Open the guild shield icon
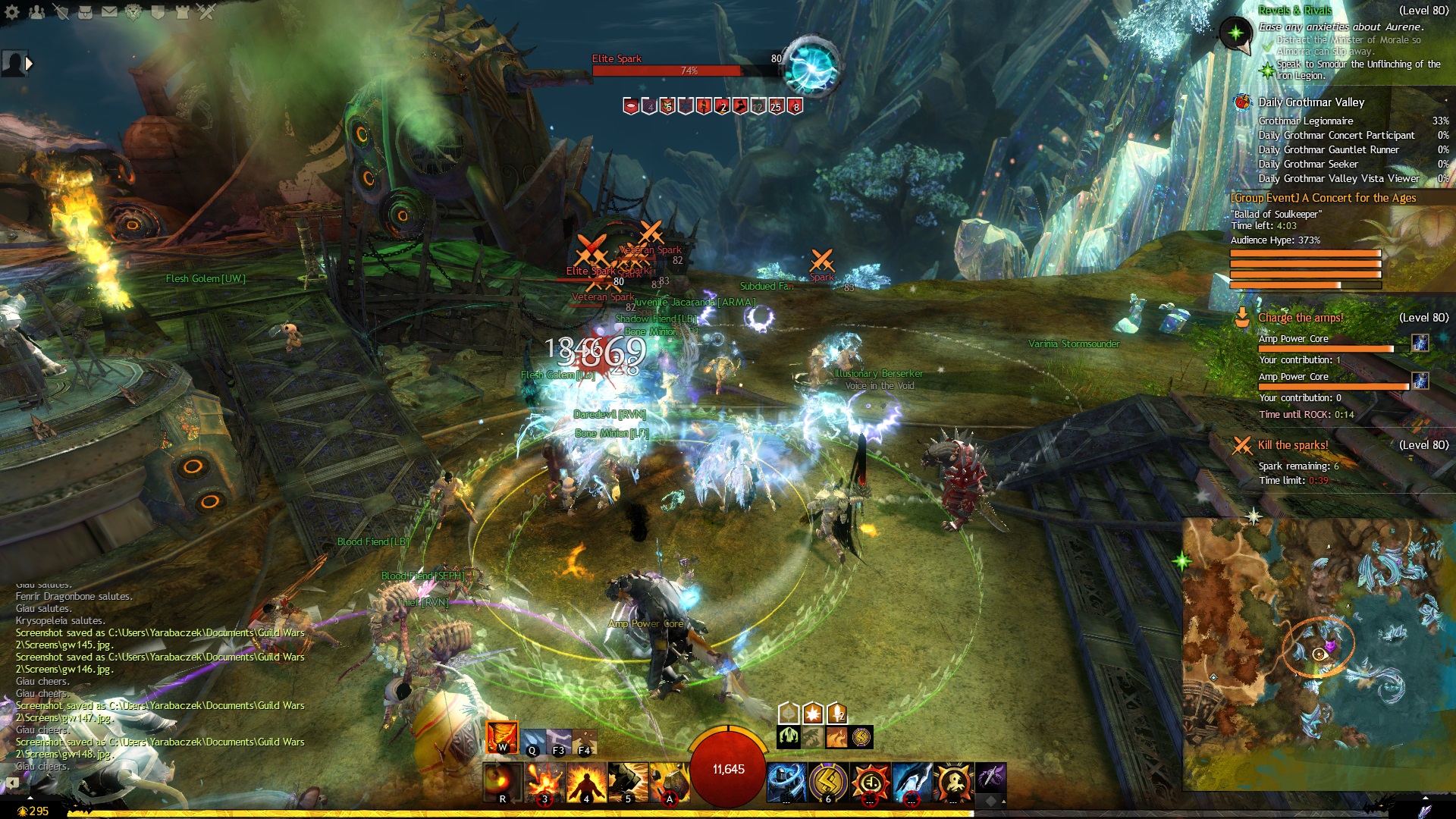Screen dimensions: 1456x819 point(158,12)
